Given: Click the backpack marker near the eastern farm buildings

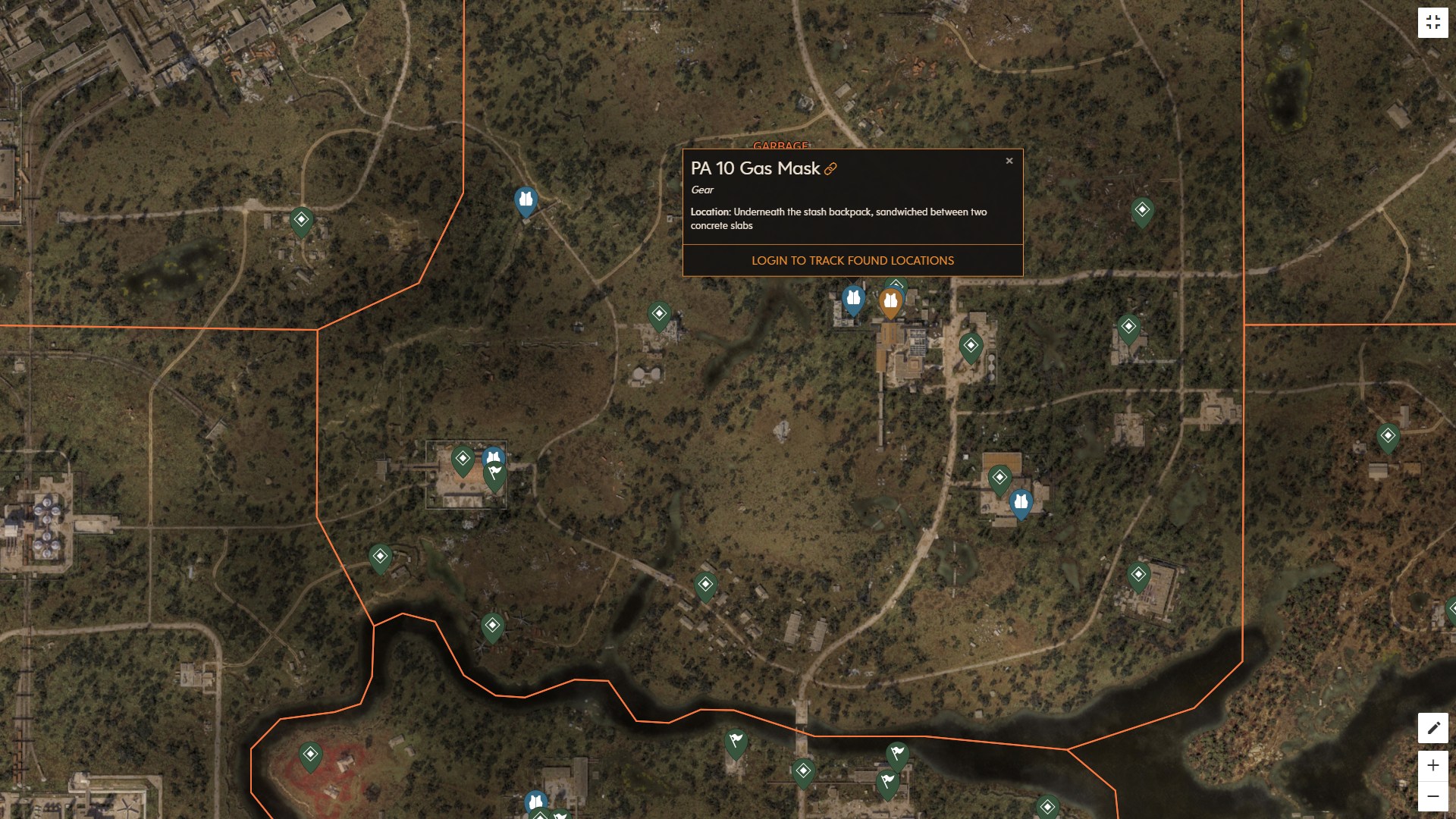Looking at the screenshot, I should [x=1020, y=500].
